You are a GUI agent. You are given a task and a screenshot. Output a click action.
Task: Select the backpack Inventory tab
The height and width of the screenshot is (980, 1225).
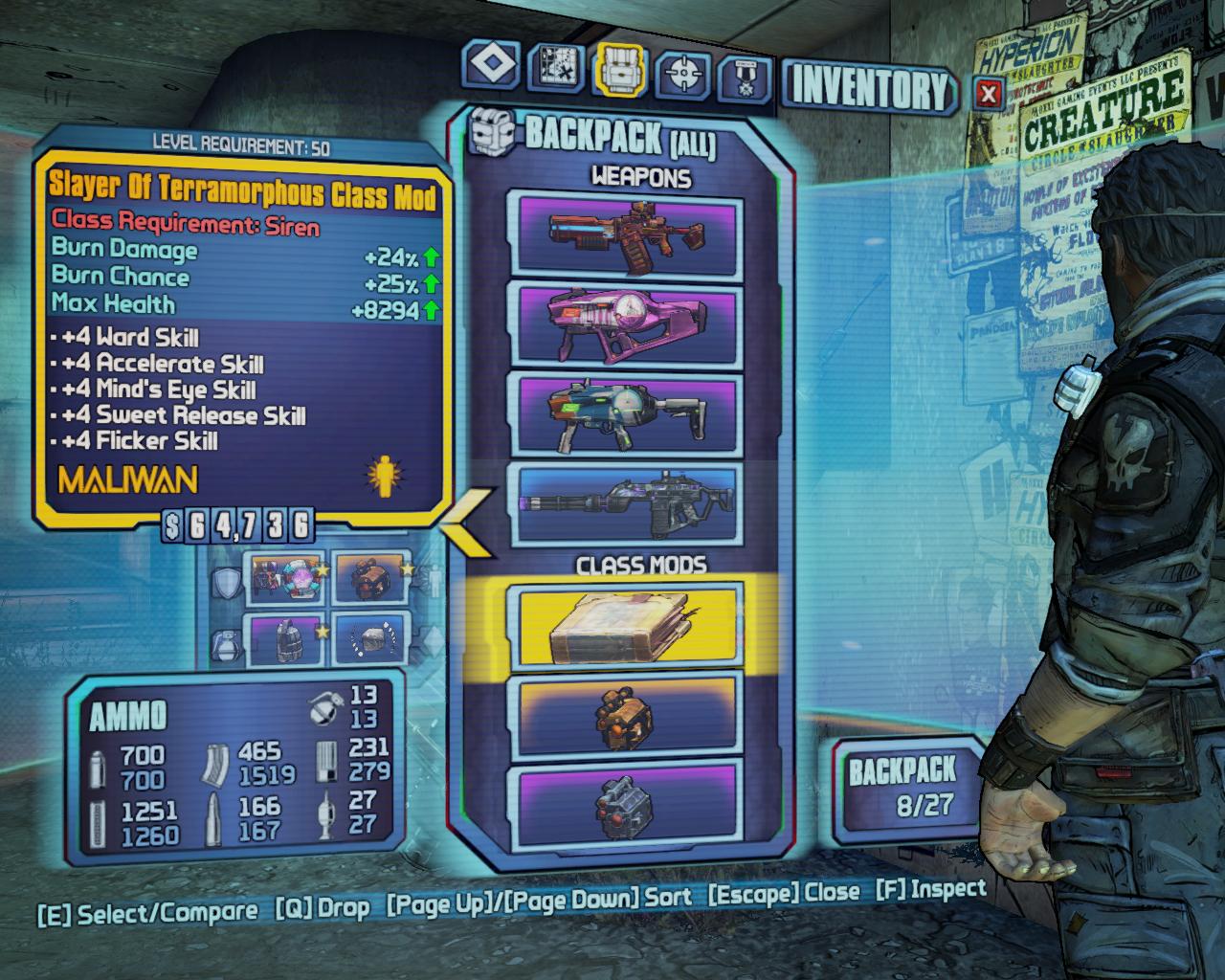(x=620, y=70)
